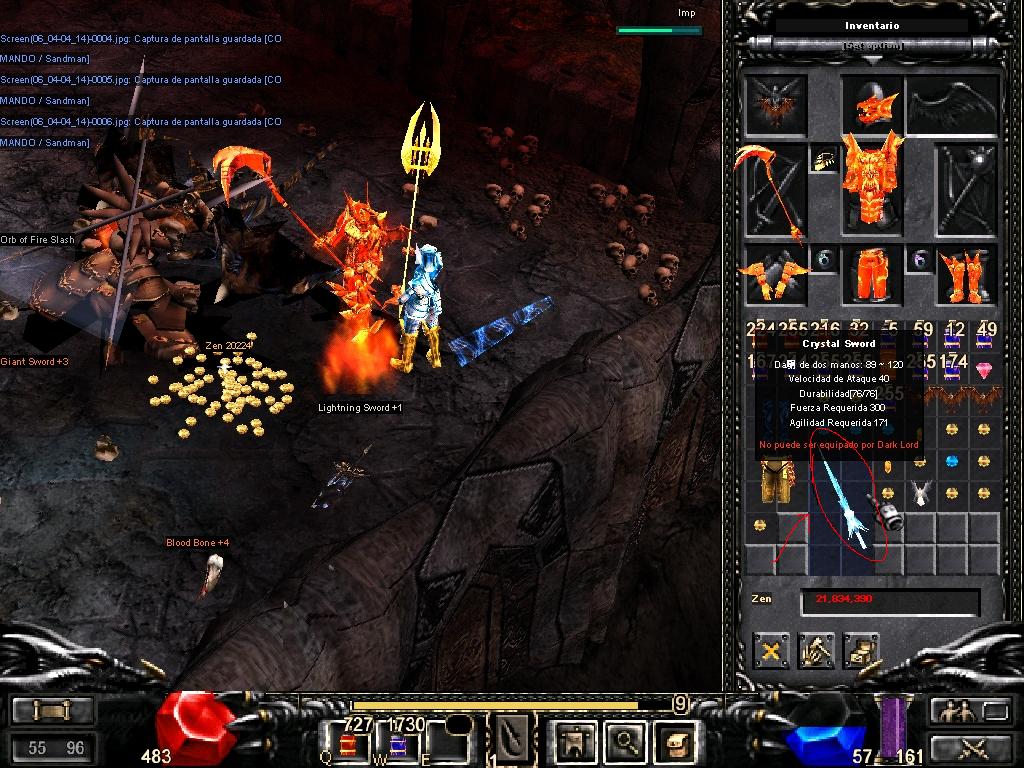Select the equipped orange pants slot
Image resolution: width=1024 pixels, height=768 pixels.
pos(872,274)
